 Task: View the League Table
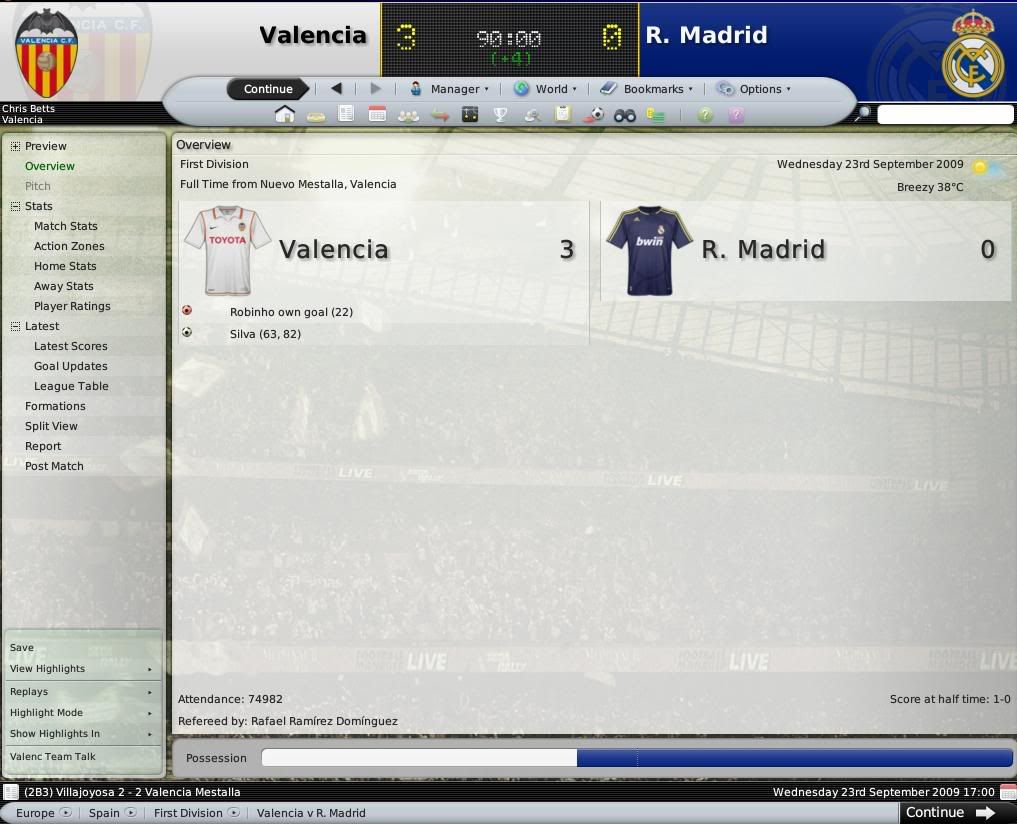71,386
